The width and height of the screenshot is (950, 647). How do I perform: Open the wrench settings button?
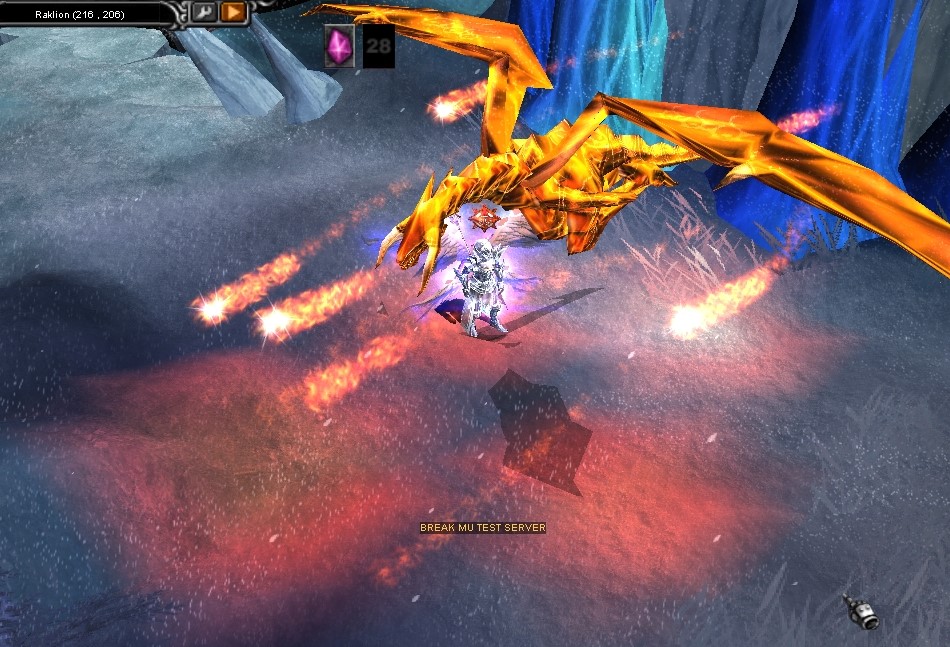(204, 12)
